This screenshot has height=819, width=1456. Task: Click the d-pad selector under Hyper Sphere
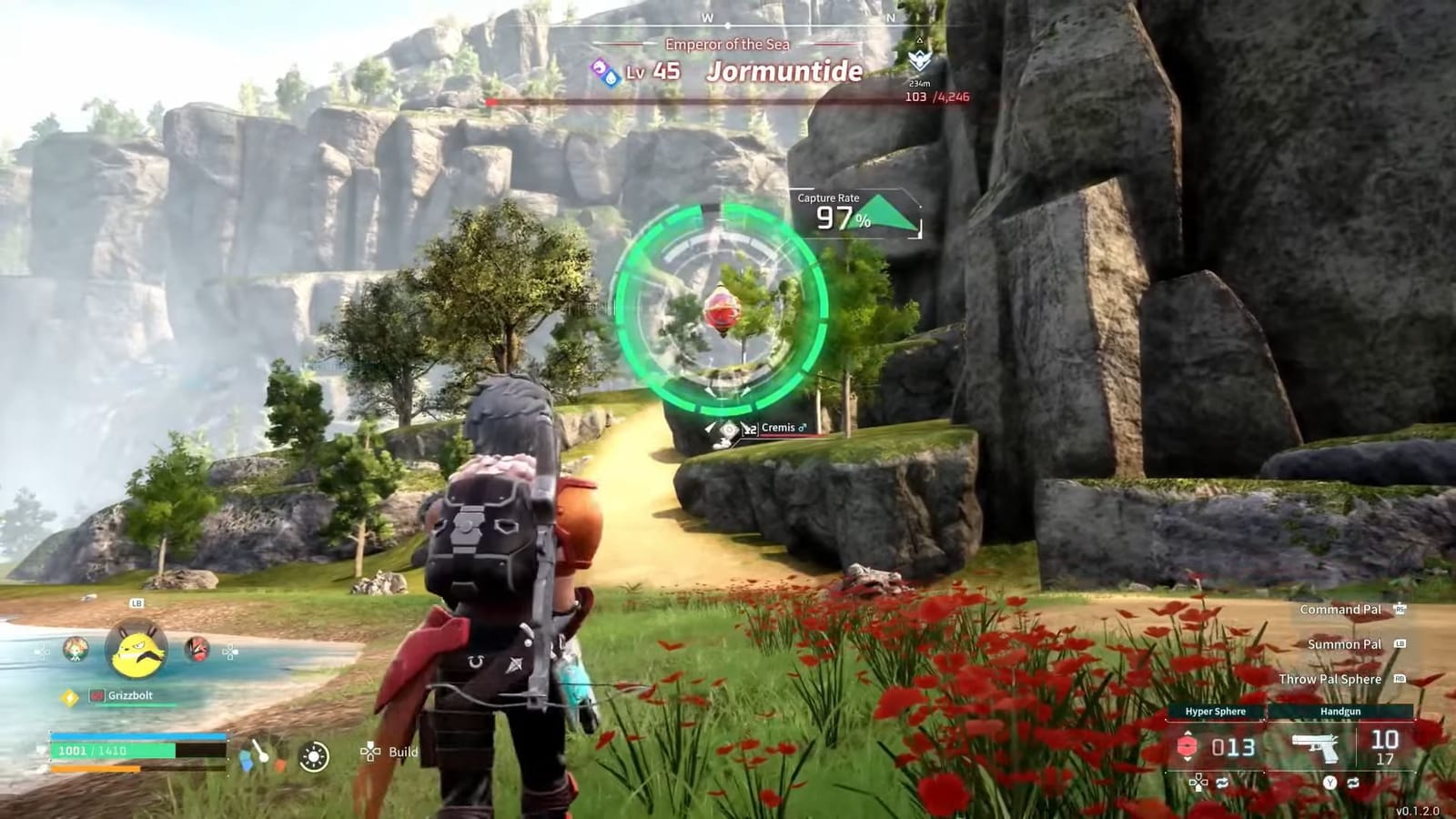point(1198,783)
